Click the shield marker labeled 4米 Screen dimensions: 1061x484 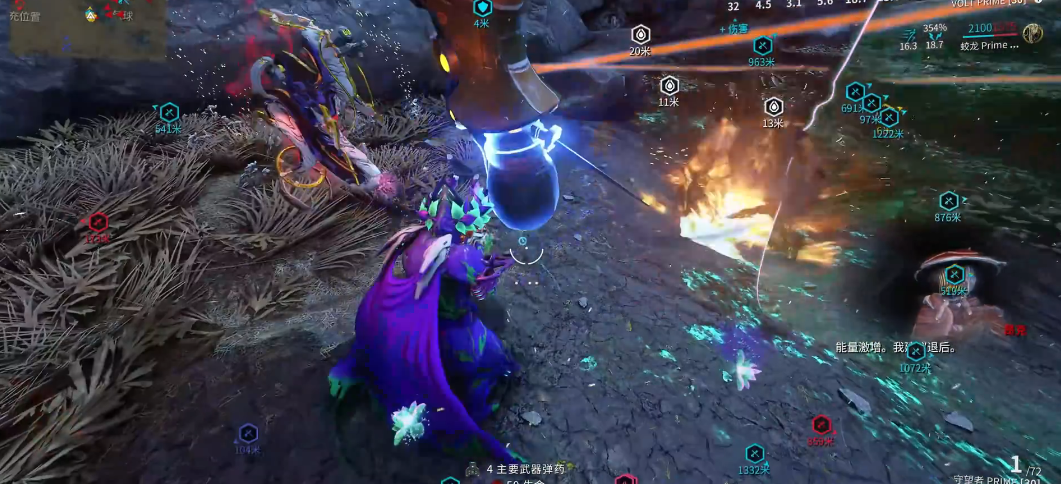tap(482, 8)
